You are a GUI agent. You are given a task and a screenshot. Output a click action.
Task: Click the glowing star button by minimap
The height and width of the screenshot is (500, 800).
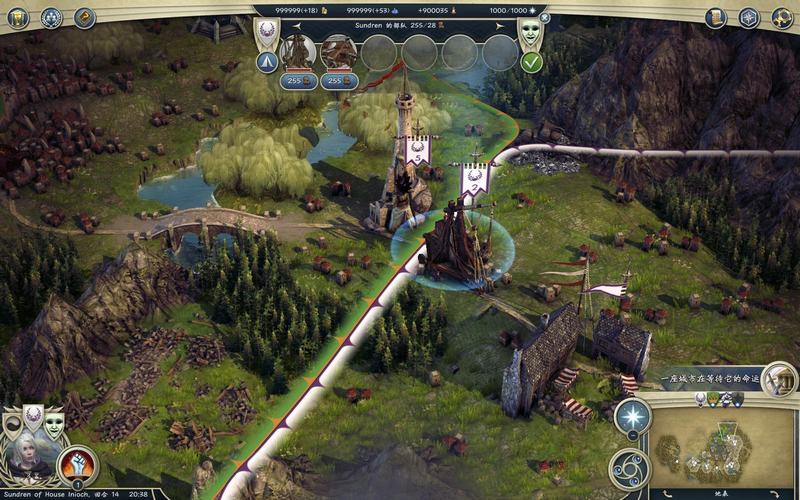click(631, 417)
